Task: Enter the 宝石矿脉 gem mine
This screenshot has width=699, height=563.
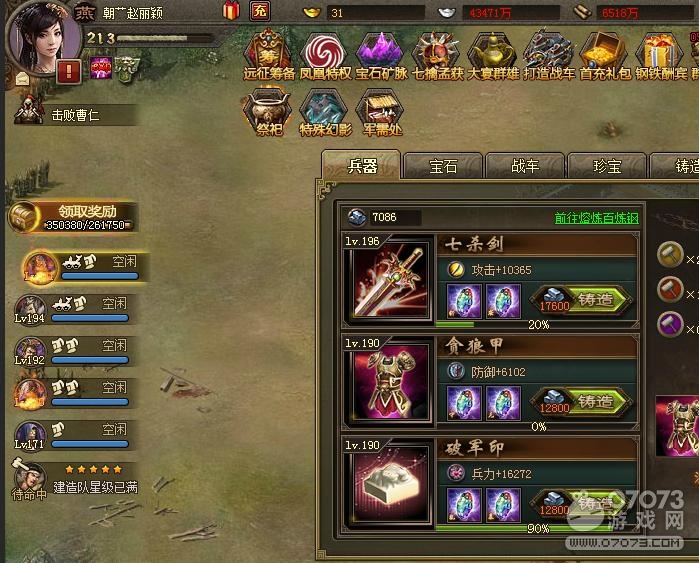Action: point(381,53)
